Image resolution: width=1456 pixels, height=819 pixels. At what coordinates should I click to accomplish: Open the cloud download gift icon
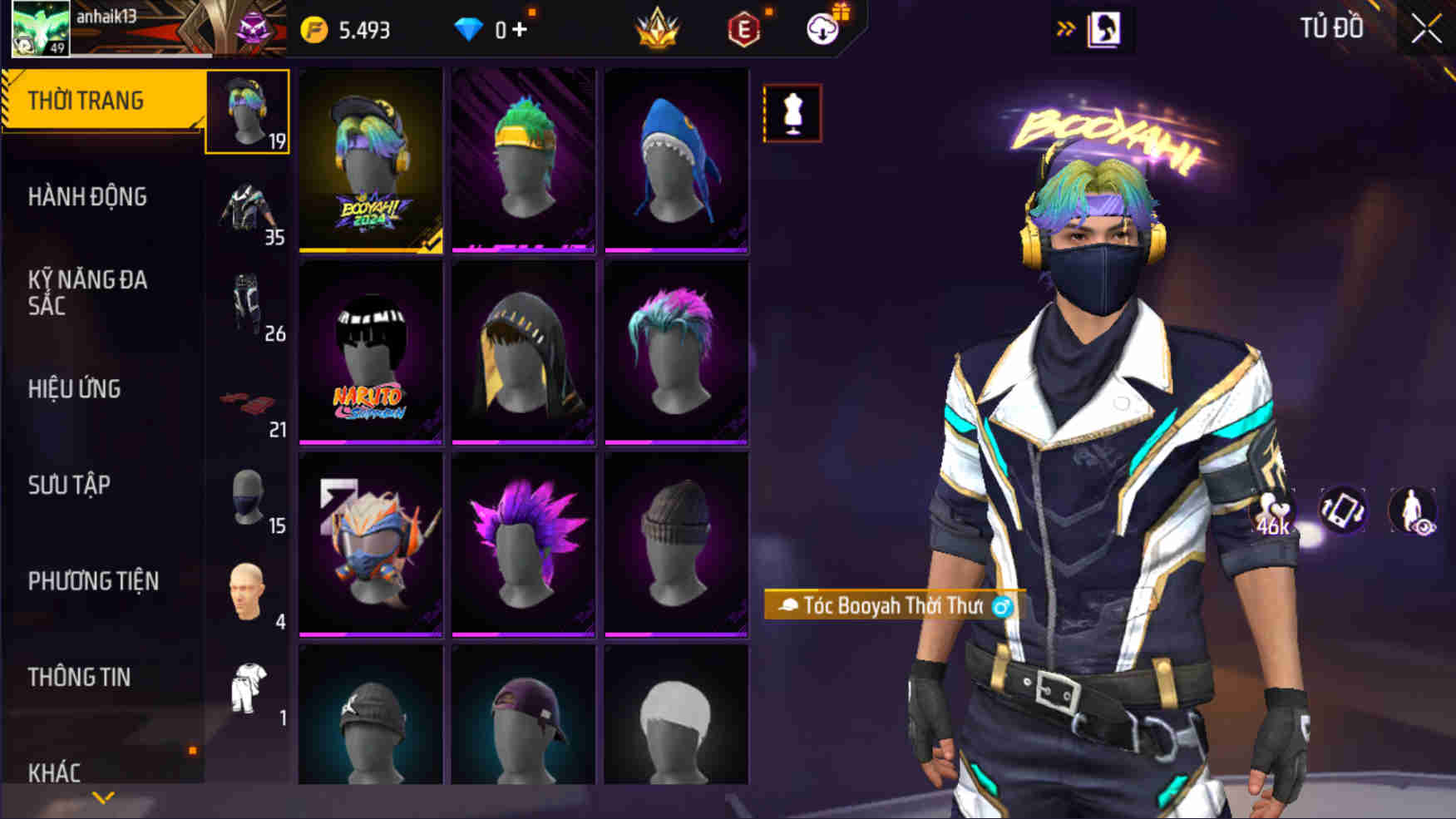click(822, 29)
